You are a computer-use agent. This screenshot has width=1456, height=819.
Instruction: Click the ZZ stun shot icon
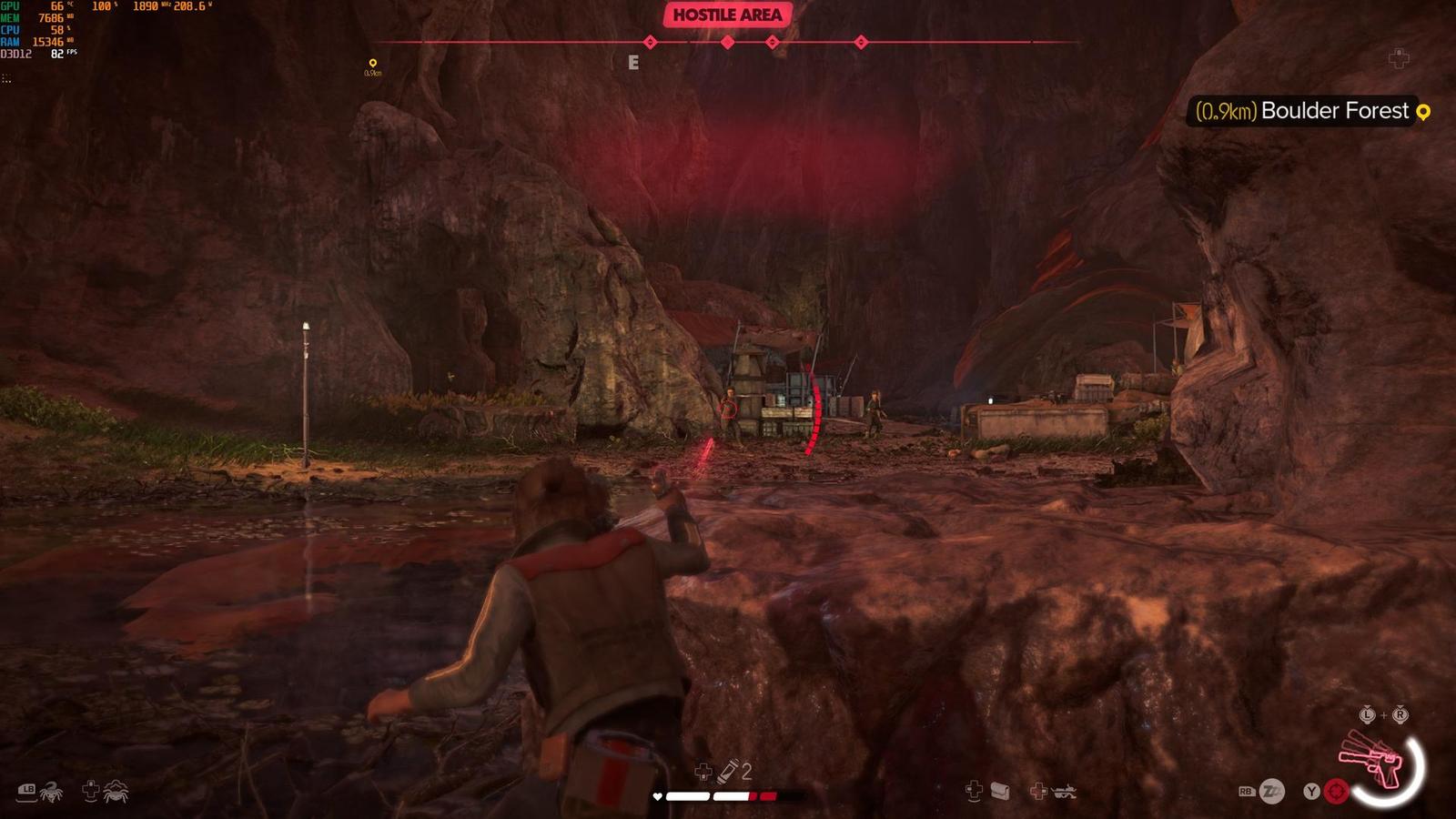[1271, 792]
